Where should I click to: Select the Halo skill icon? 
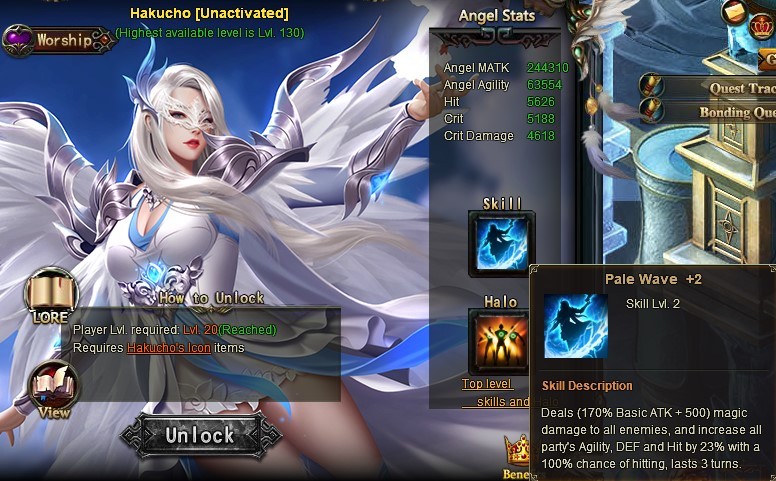[x=501, y=341]
